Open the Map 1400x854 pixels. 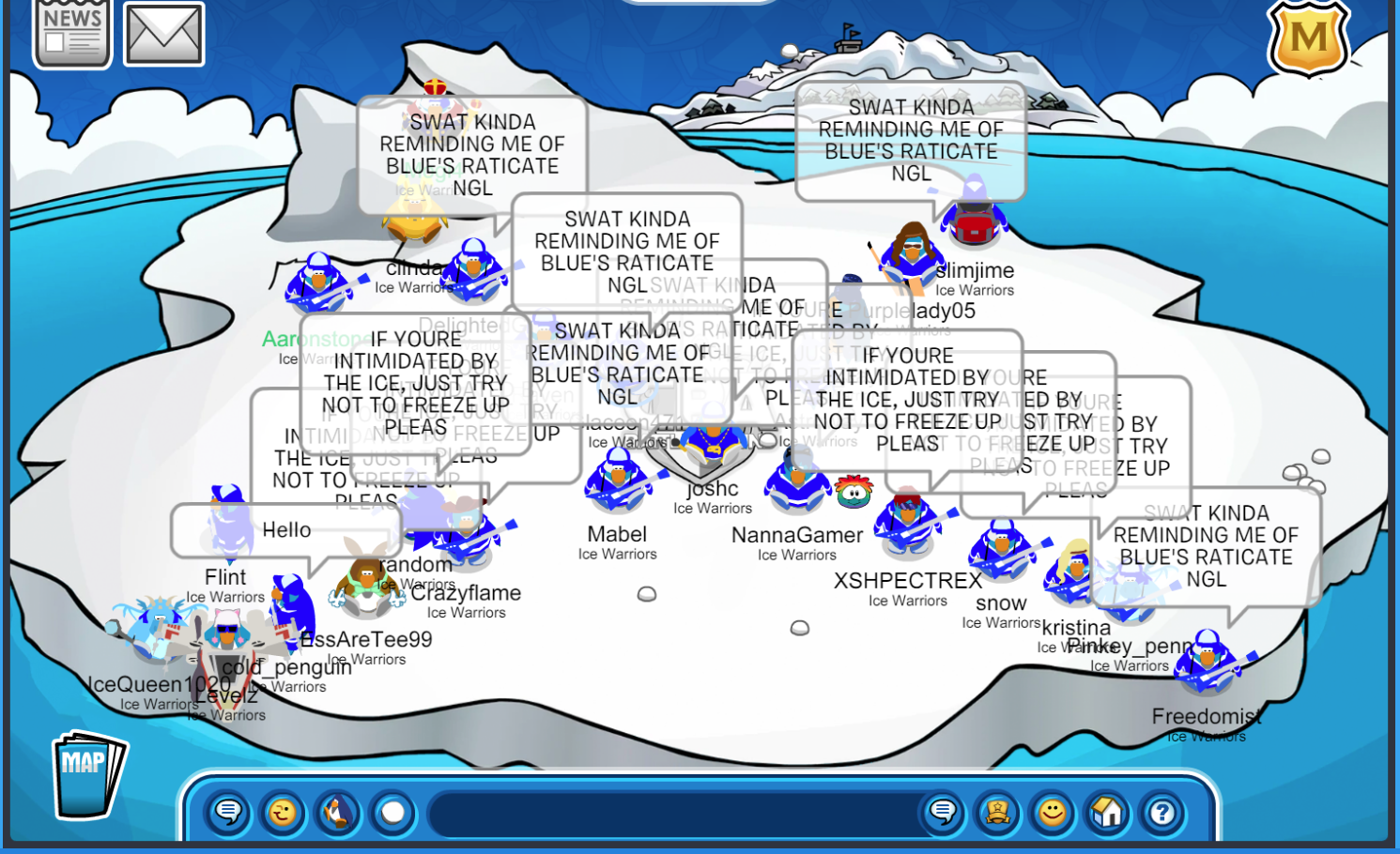tap(87, 775)
